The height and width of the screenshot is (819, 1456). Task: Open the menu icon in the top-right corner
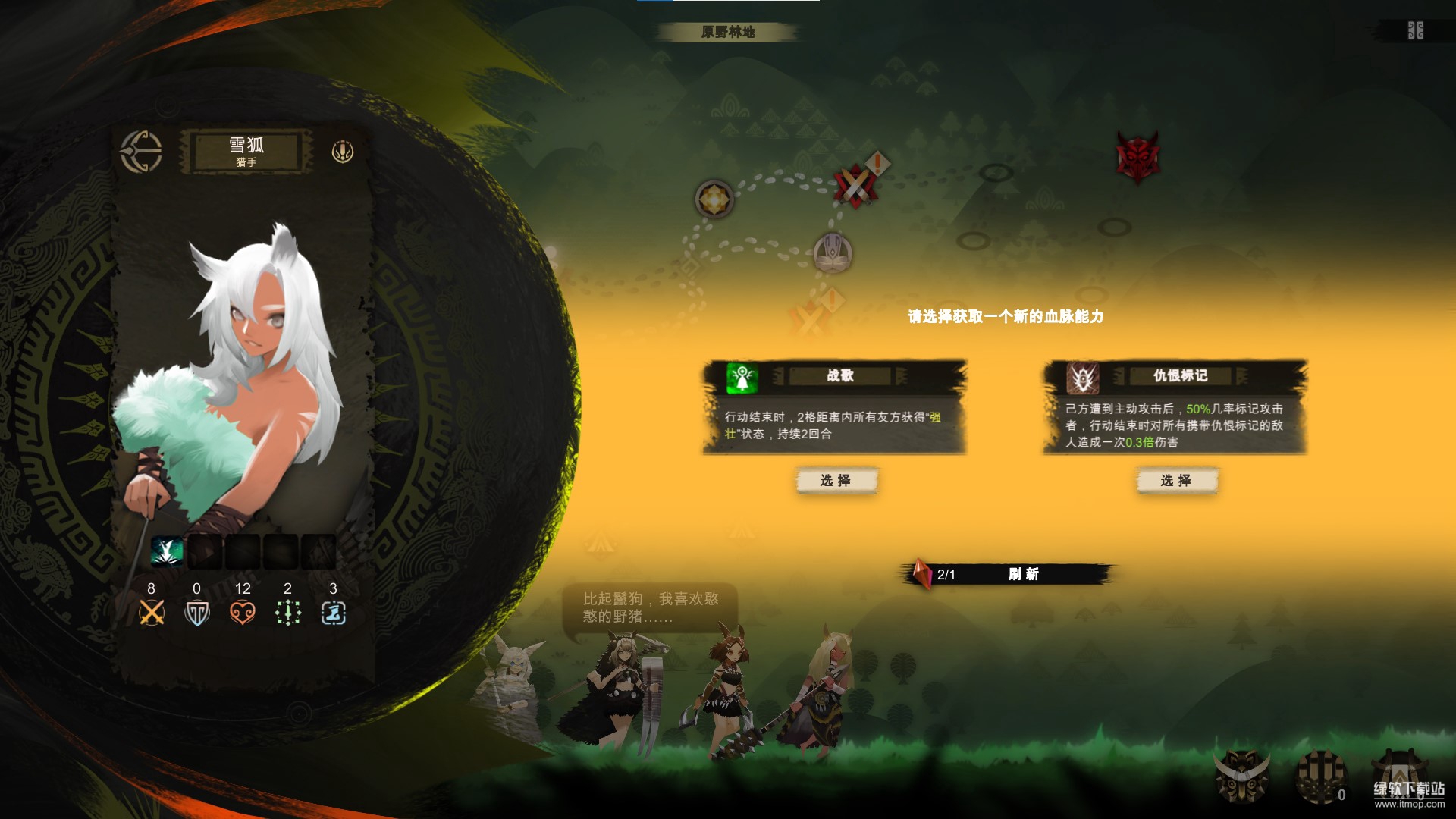[x=1415, y=31]
